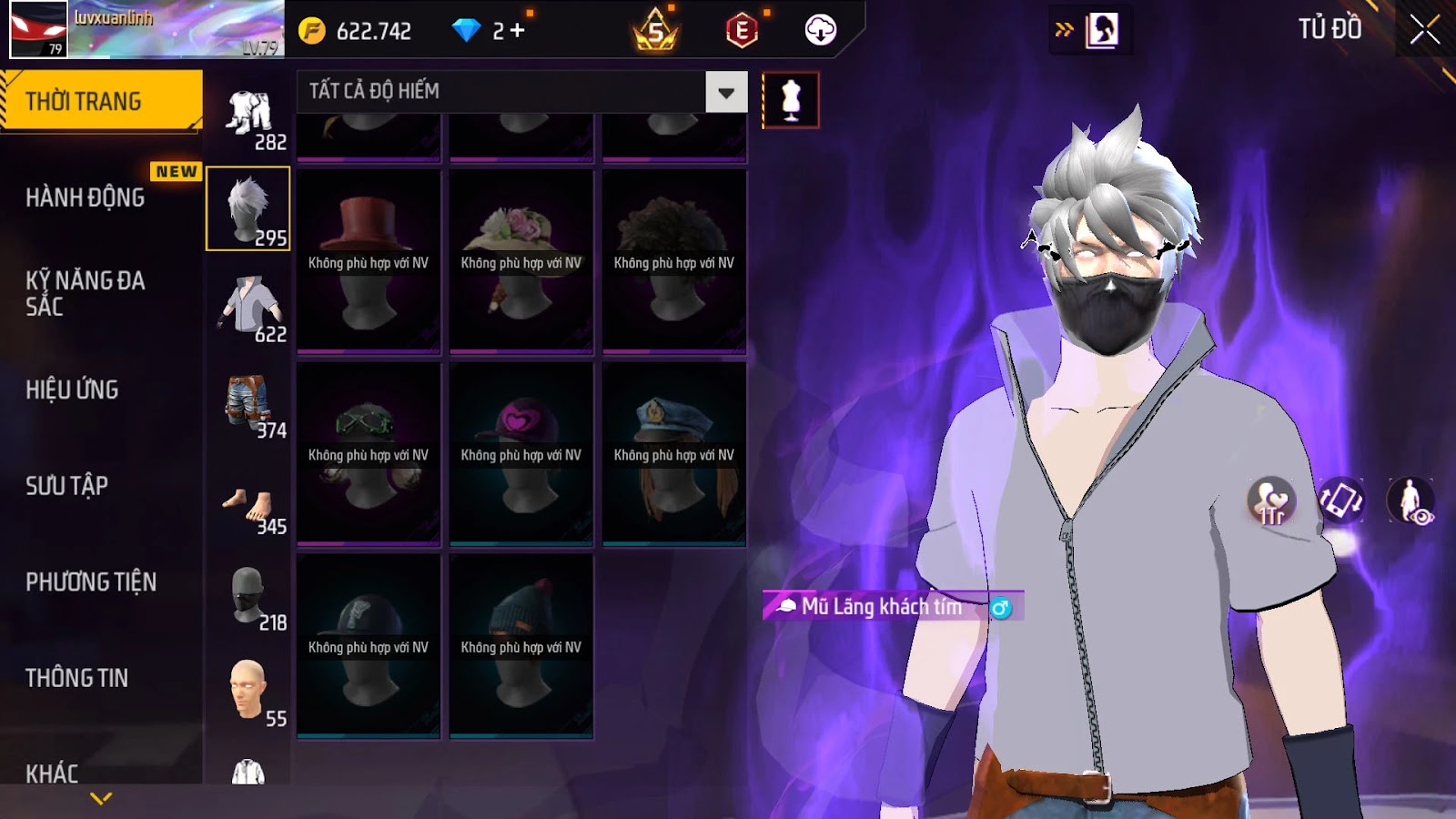Screen dimensions: 1456x819
Task: Open the Hiệu Ứng section
Action: [72, 389]
